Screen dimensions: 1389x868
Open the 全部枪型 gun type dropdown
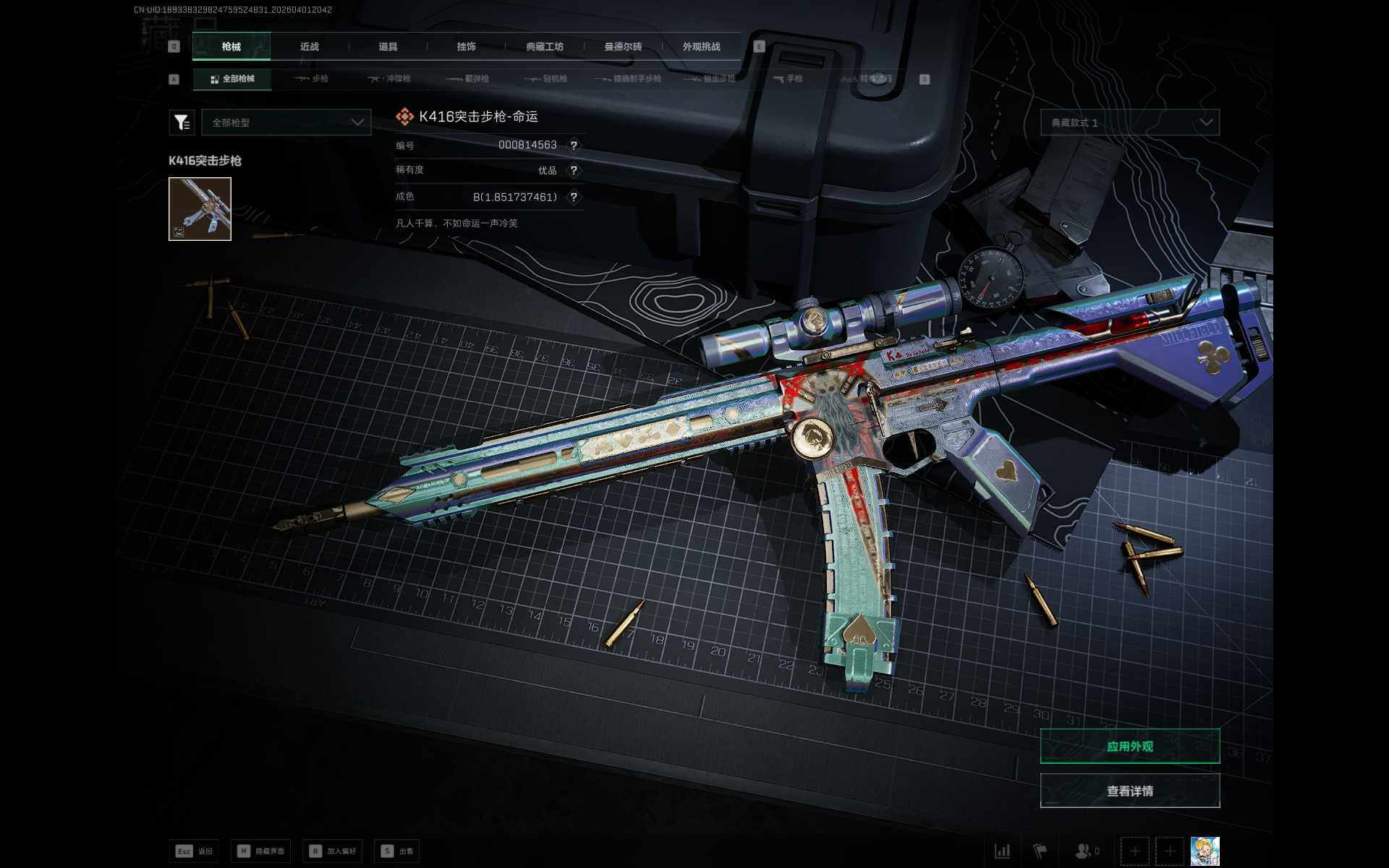286,122
